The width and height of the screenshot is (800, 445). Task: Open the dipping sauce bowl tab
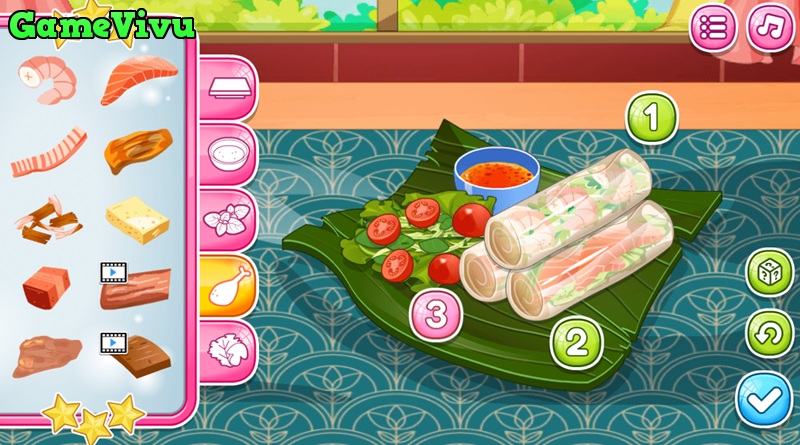click(226, 153)
